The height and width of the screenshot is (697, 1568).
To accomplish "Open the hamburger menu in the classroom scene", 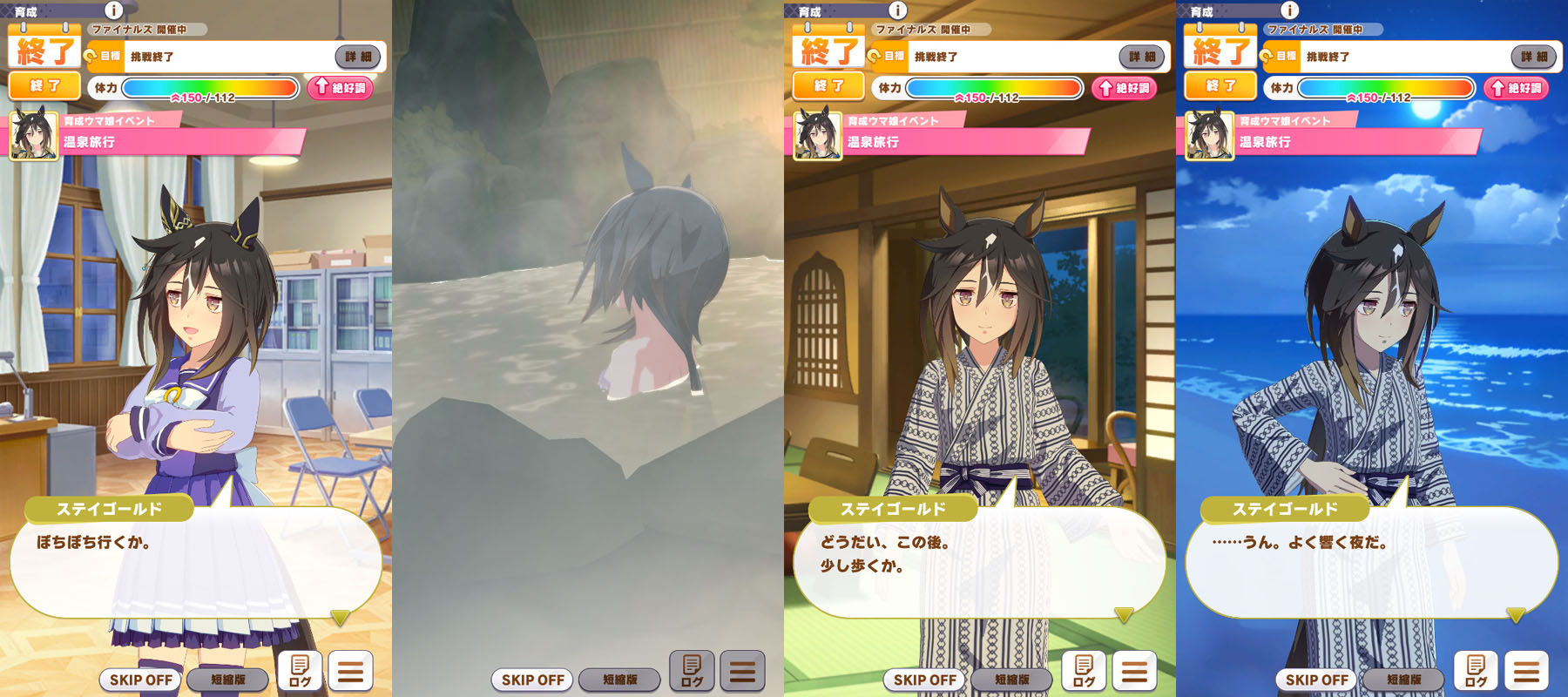I will pos(350,671).
